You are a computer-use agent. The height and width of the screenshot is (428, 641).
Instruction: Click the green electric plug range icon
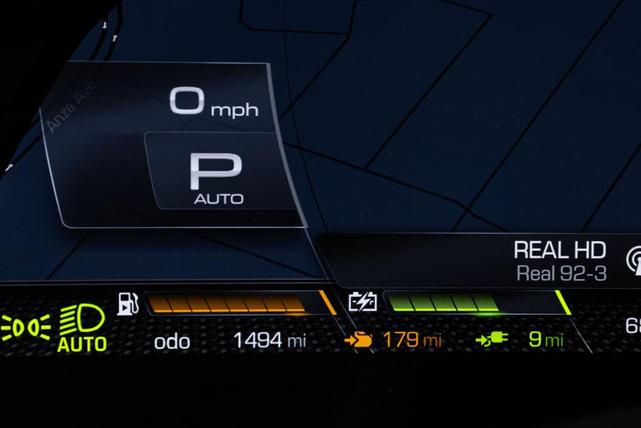point(492,339)
